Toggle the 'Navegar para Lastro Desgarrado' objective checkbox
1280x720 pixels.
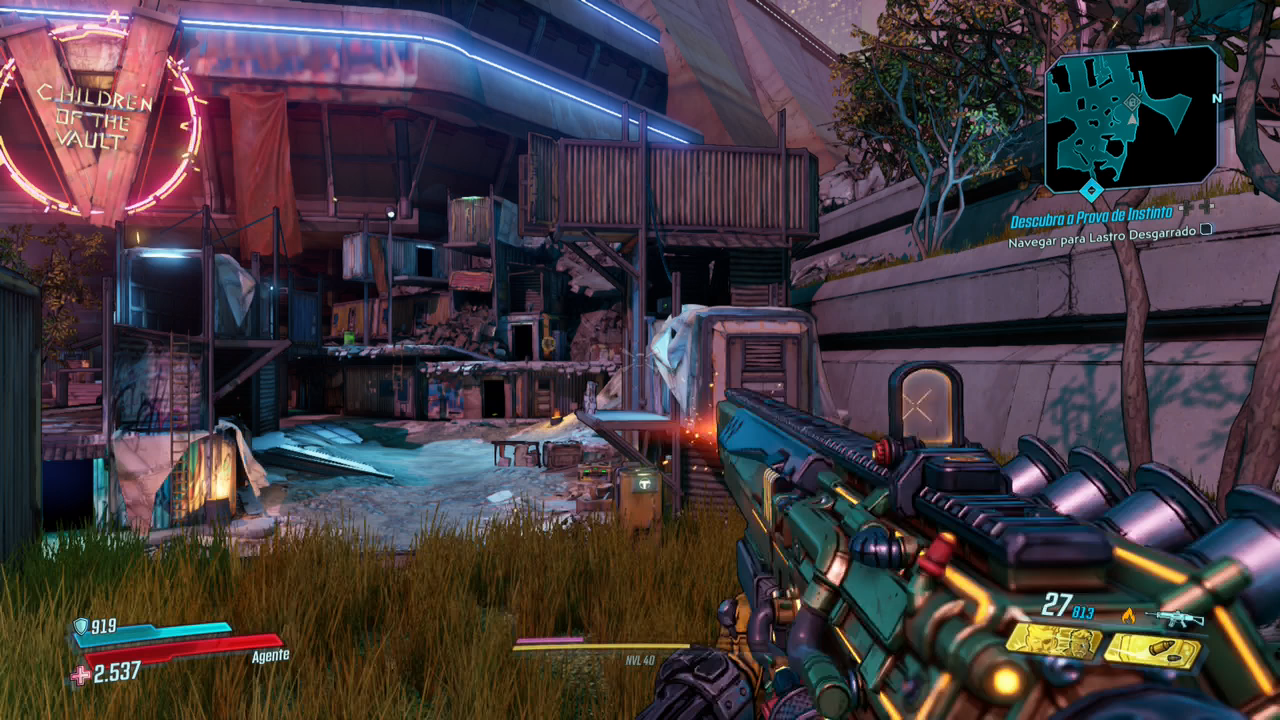tap(1206, 229)
